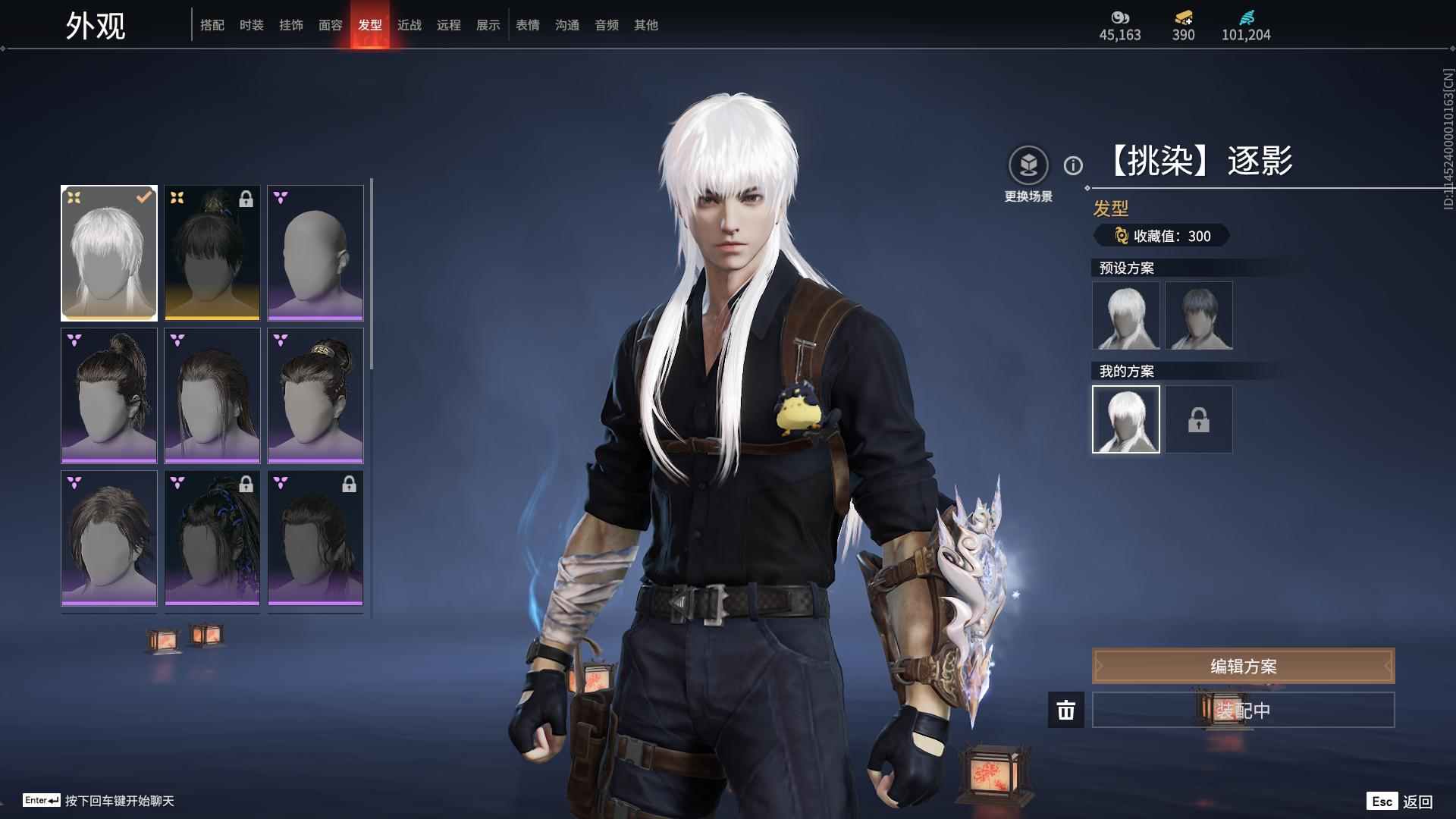Click the 编辑方案 button
Screen dimensions: 1456x819
tap(1243, 666)
